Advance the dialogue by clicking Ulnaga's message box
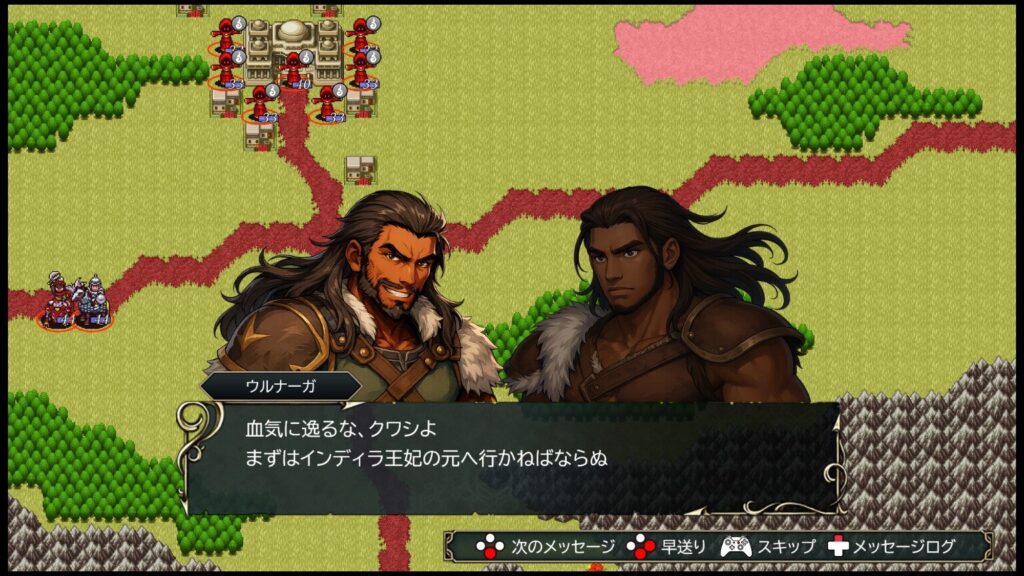Screen dimensions: 1024x576 (512, 456)
